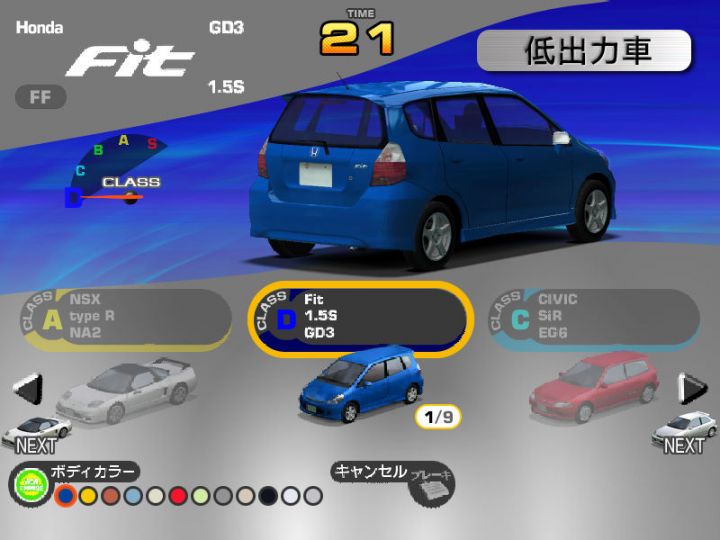Click the left arrow to the previous car
This screenshot has height=540, width=720.
tap(29, 387)
